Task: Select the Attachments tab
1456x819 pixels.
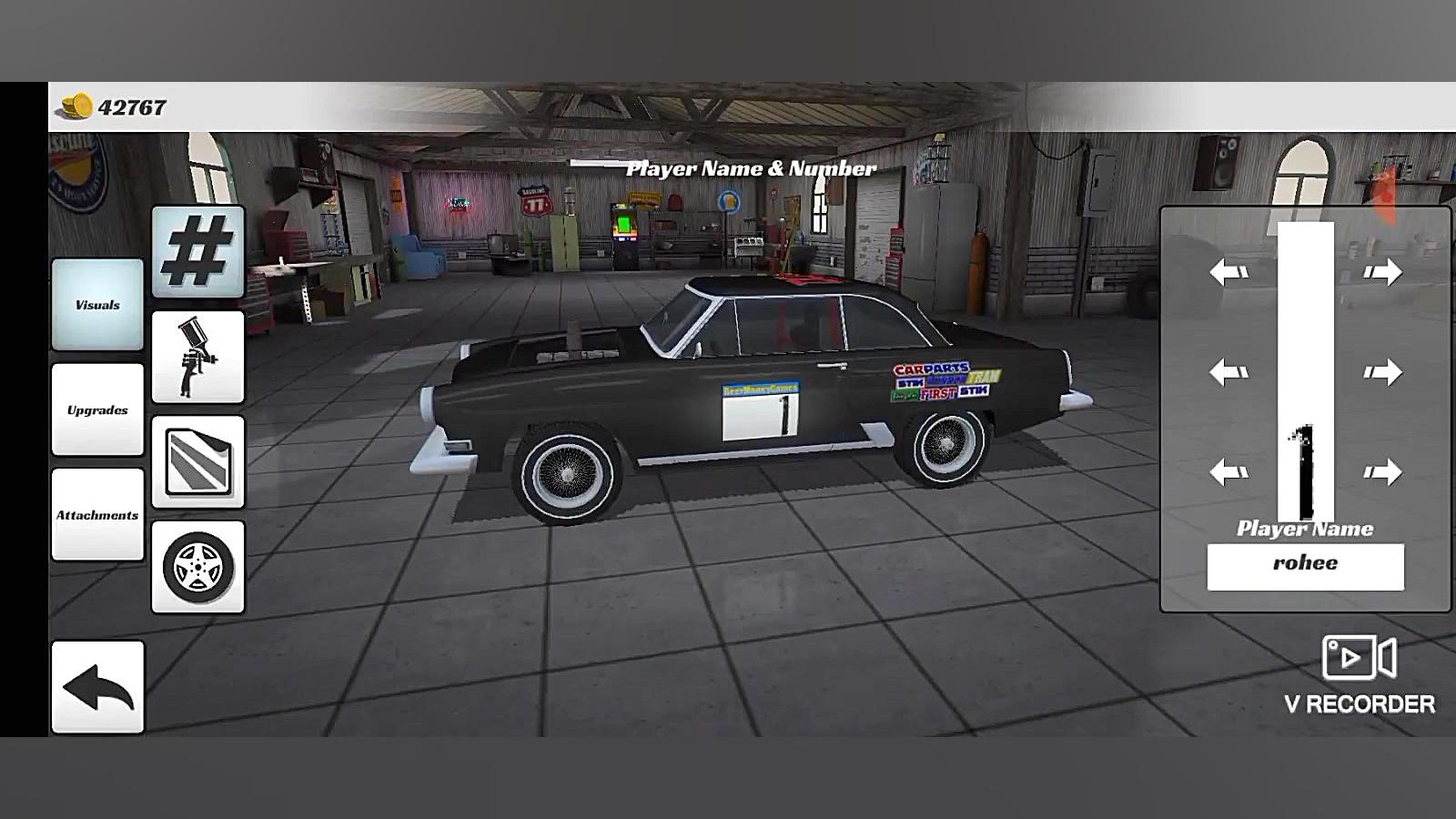Action: click(97, 515)
